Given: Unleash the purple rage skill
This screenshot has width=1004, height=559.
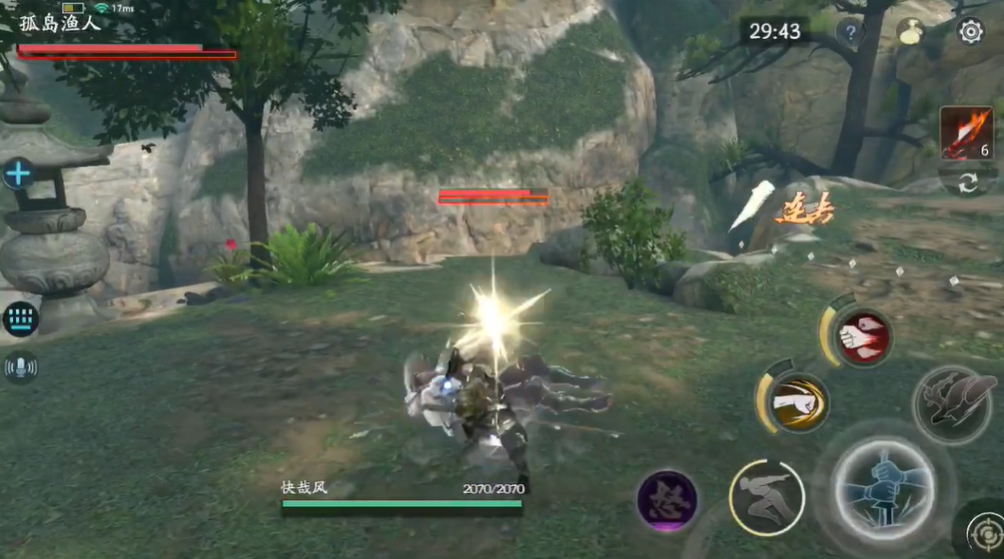Looking at the screenshot, I should click(x=667, y=500).
